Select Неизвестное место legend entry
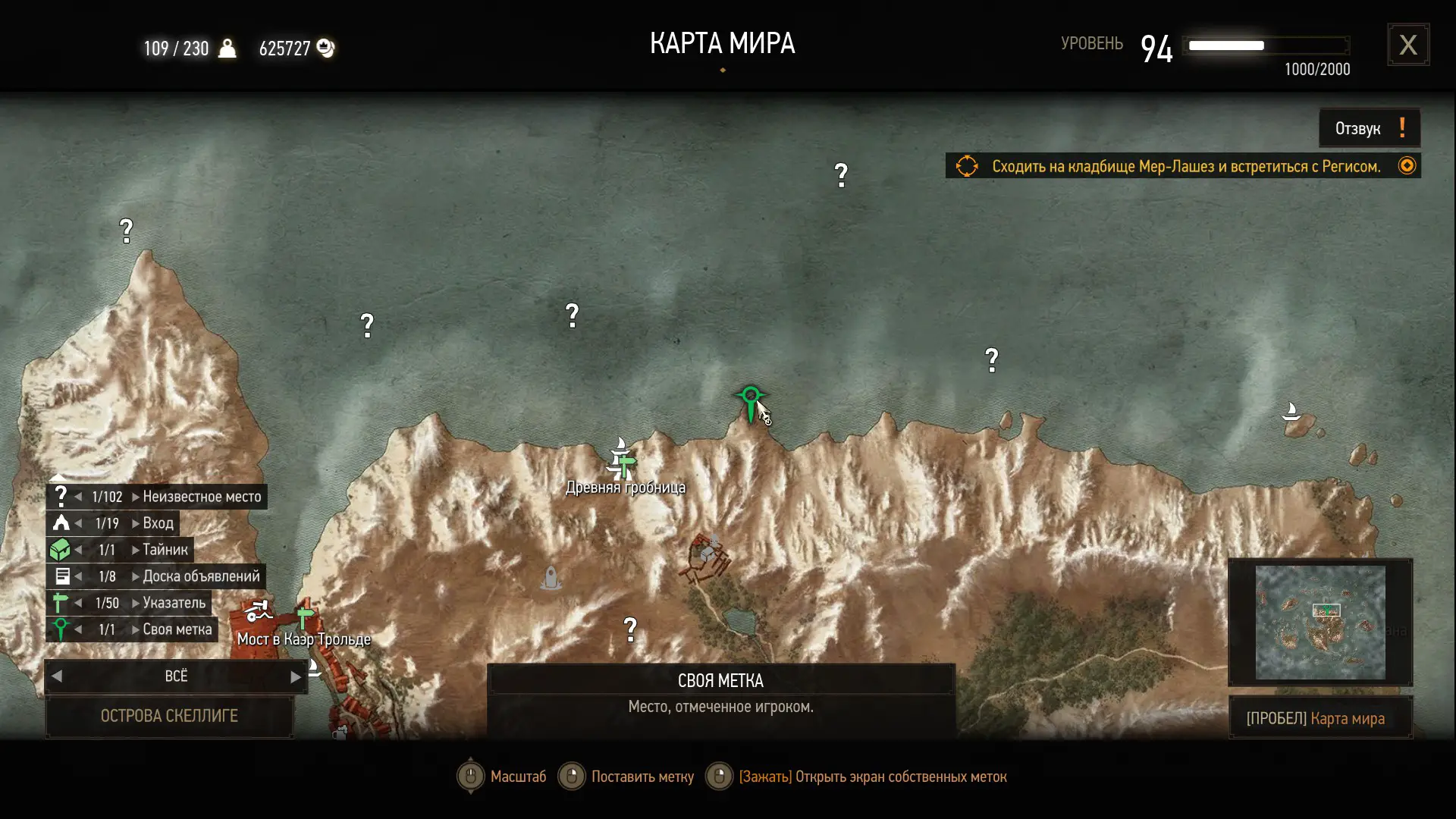Image resolution: width=1456 pixels, height=819 pixels. point(201,497)
